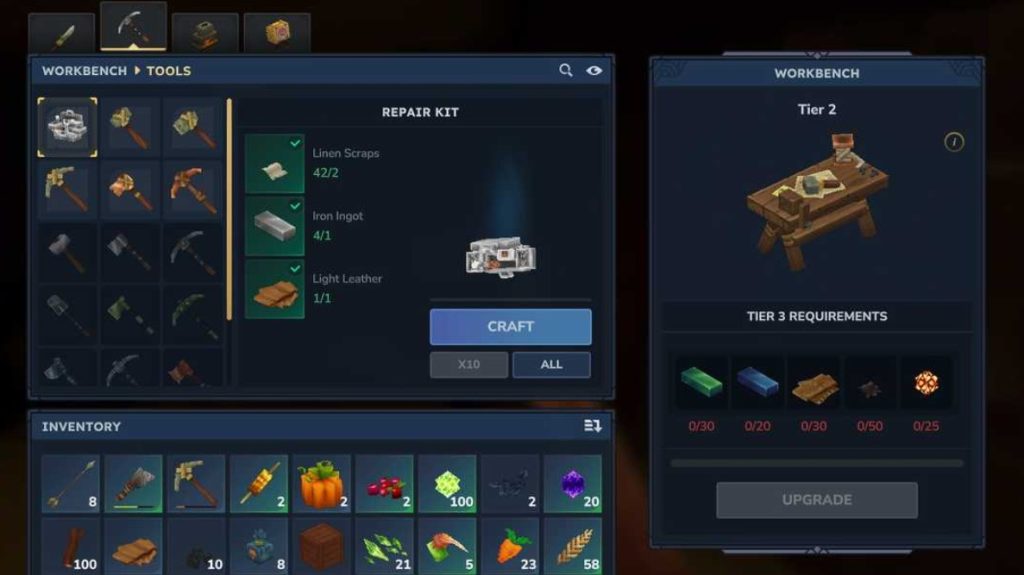The image size is (1024, 575).
Task: Toggle the eye visibility filter
Action: coord(594,71)
